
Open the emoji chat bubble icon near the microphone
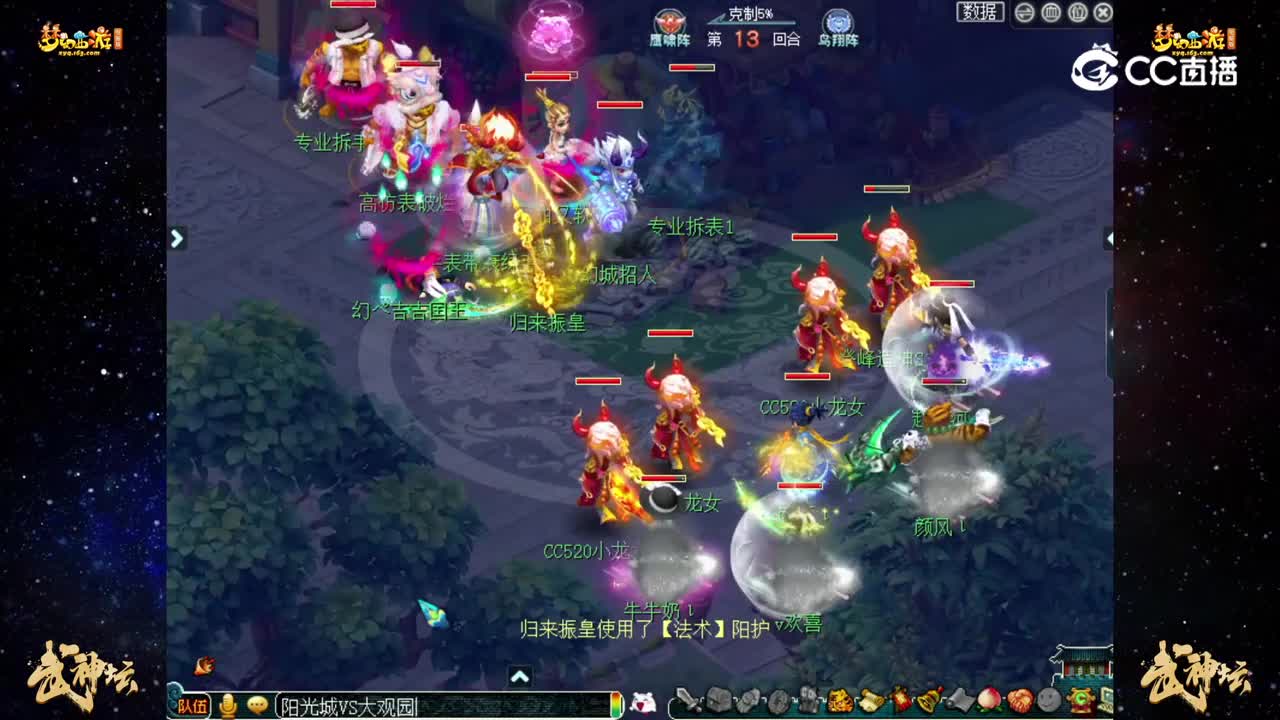256,703
